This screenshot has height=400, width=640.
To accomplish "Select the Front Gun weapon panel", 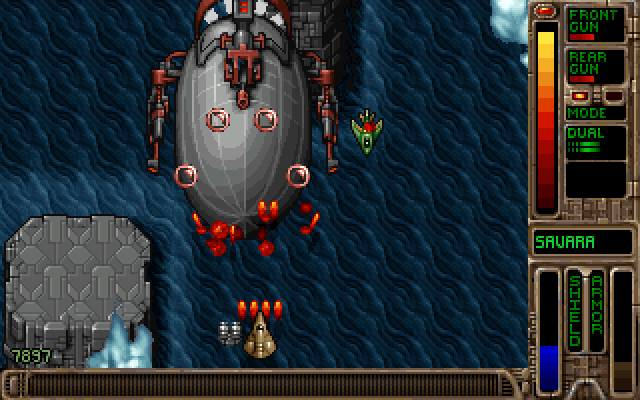I will [x=594, y=23].
